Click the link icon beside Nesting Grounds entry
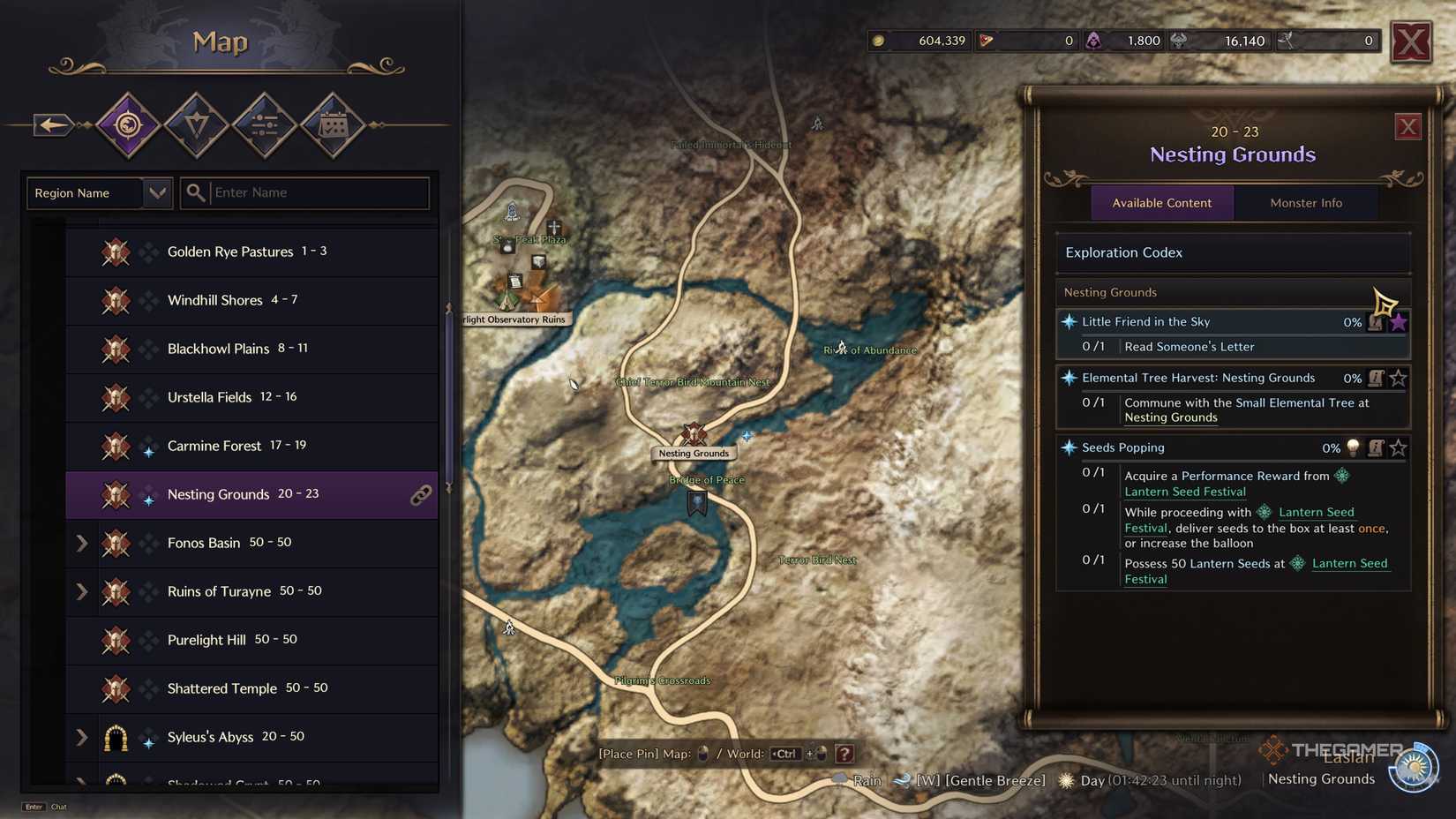Viewport: 1456px width, 819px height. [422, 496]
